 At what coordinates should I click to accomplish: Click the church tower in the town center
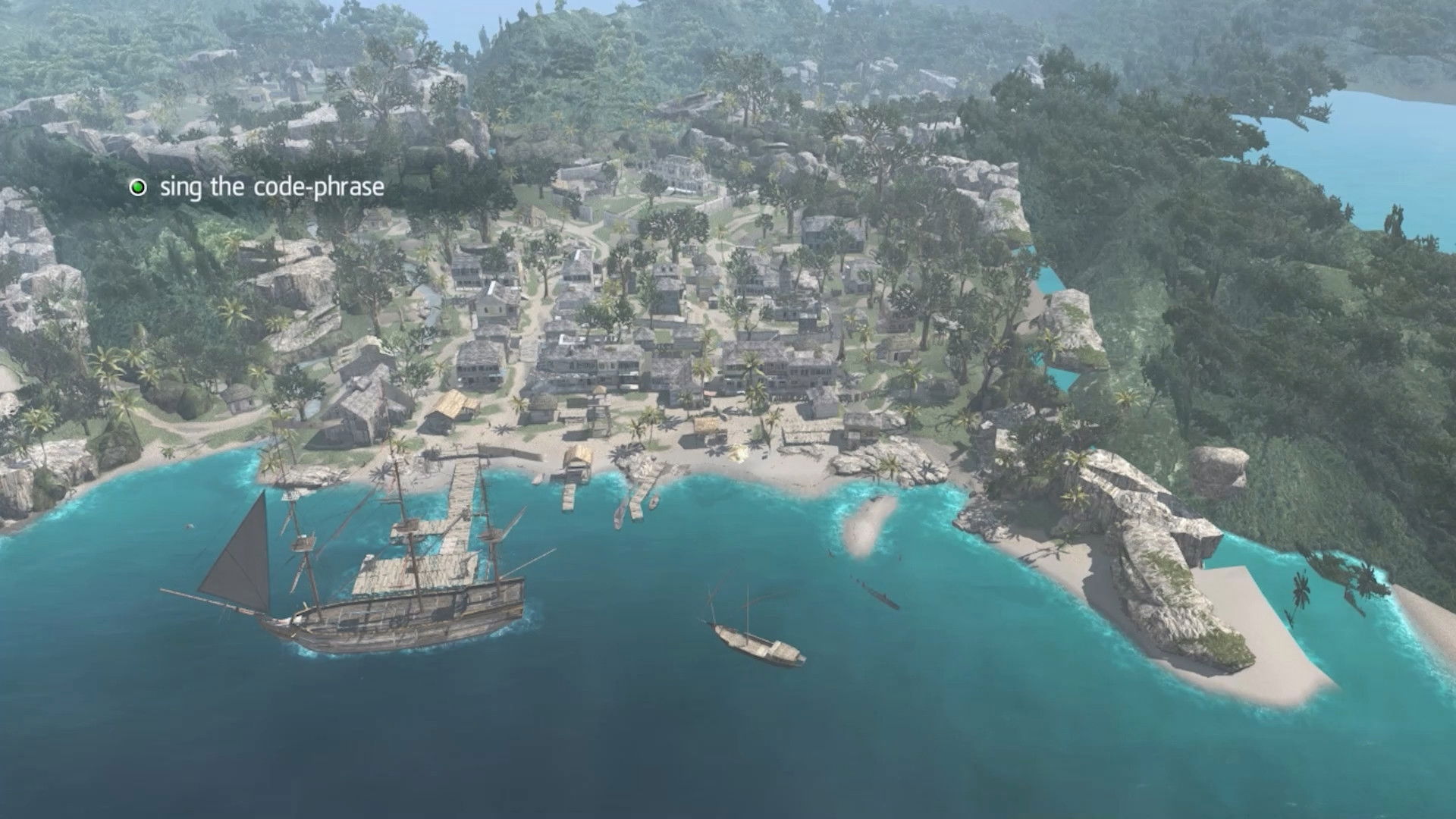783,271
